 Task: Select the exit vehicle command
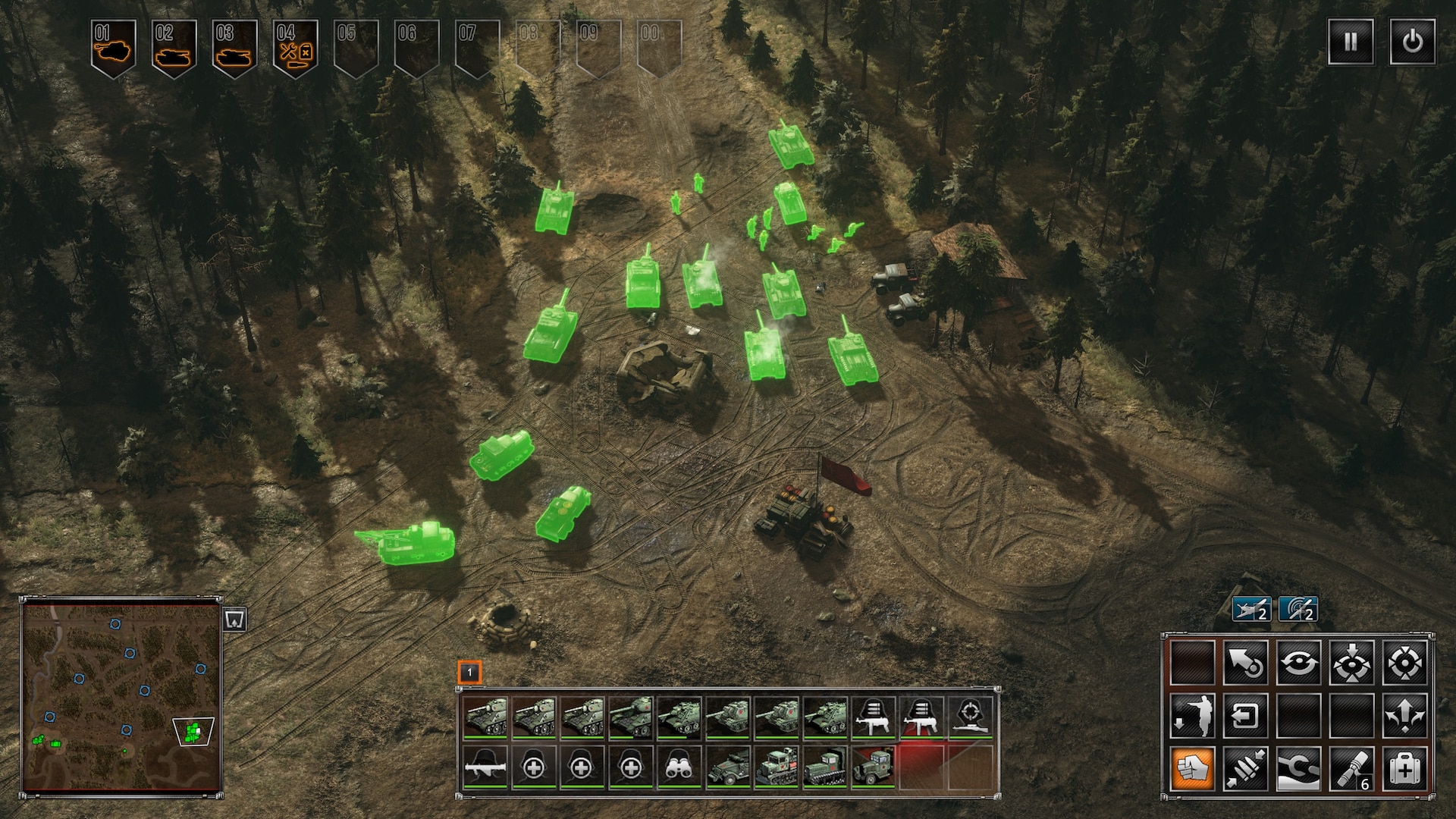coord(1245,715)
